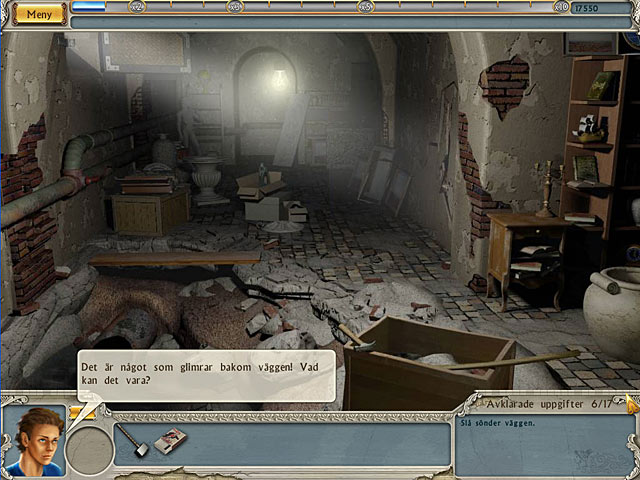Dismiss the speech bubble dialogue text
Image resolution: width=640 pixels, height=480 pixels.
[178, 375]
